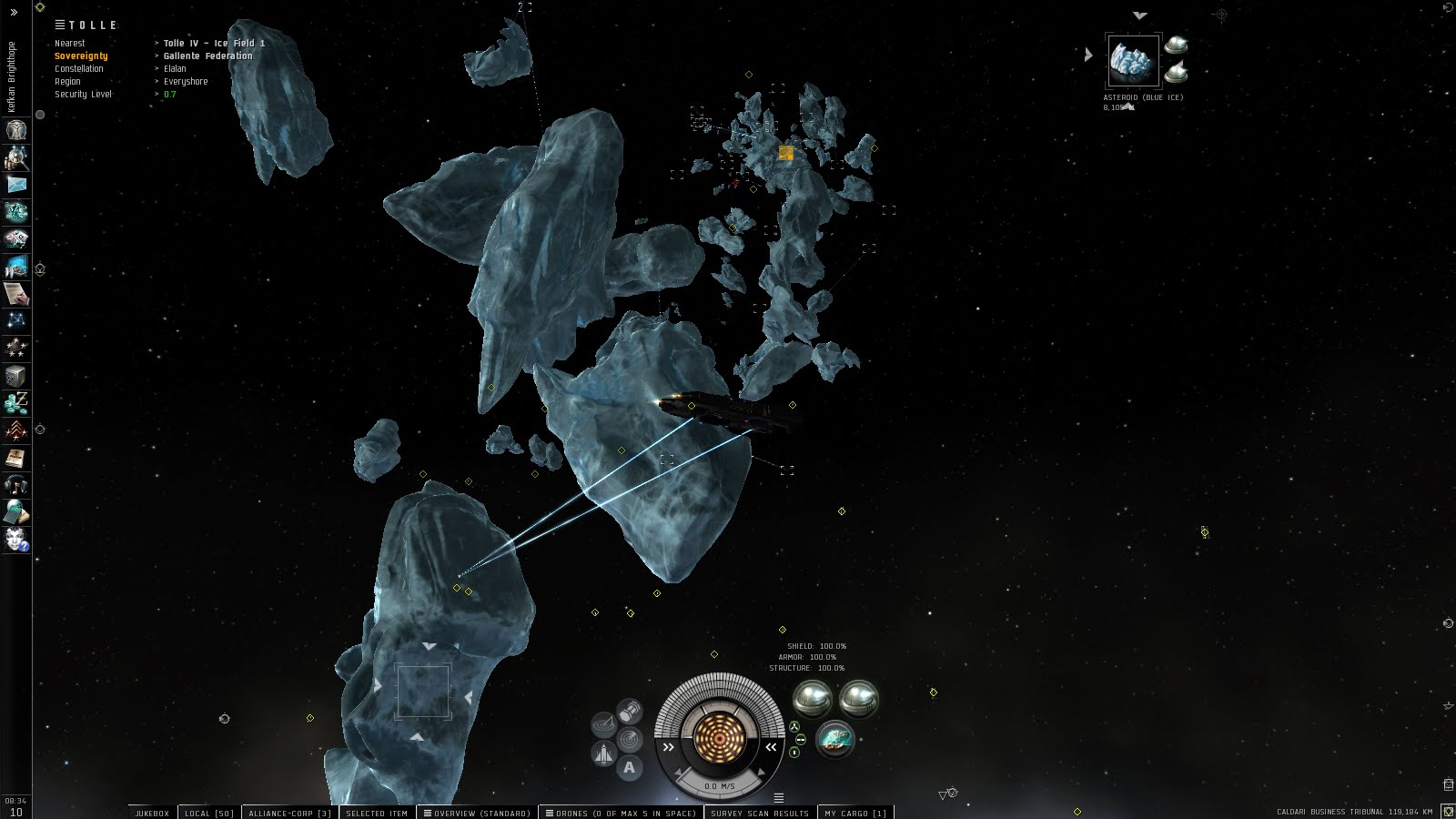
Task: Open the Jukebox headphones icon in sidebar
Action: click(x=16, y=485)
